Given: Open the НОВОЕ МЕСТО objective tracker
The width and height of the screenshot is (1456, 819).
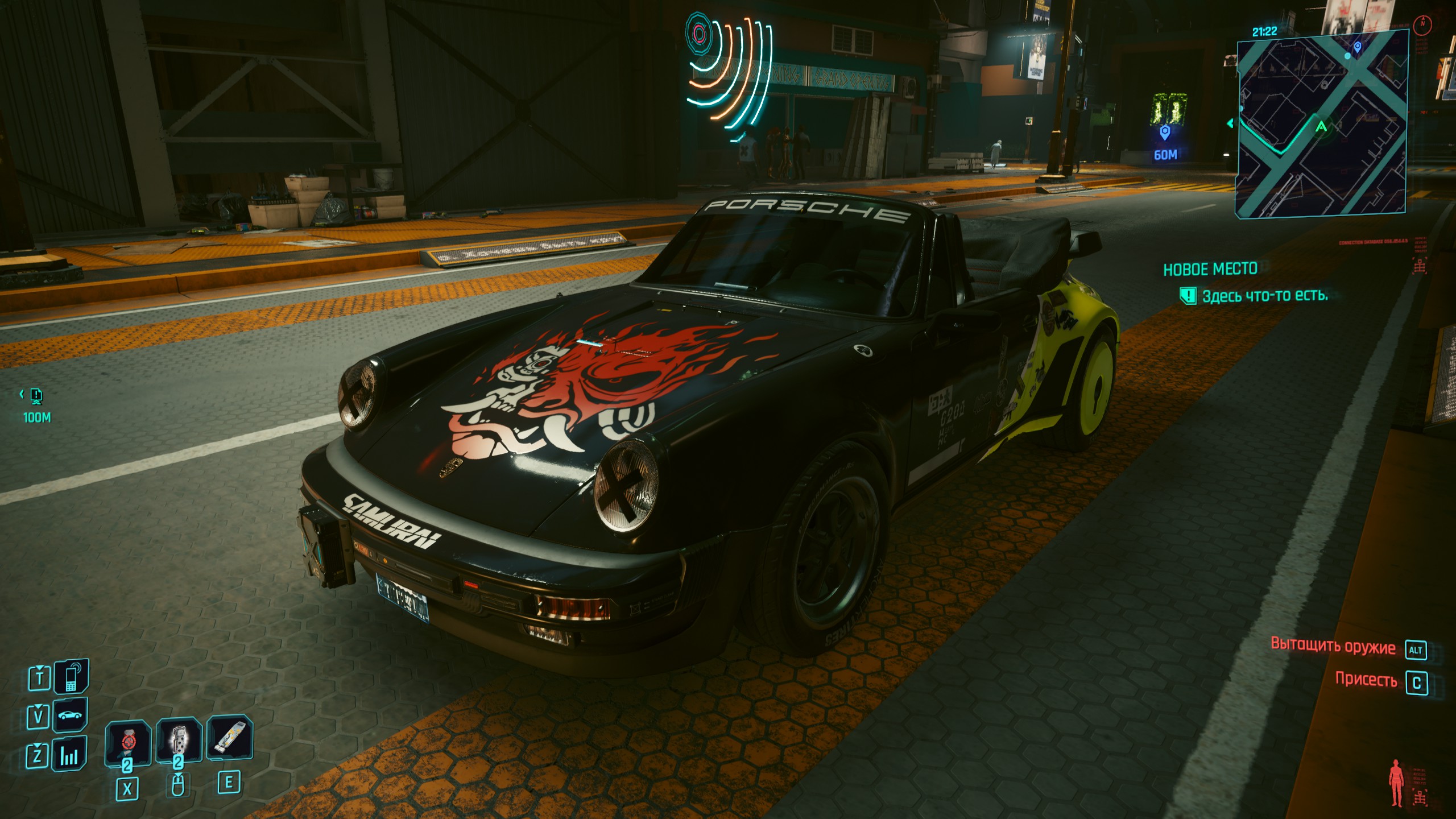Looking at the screenshot, I should click(1210, 269).
